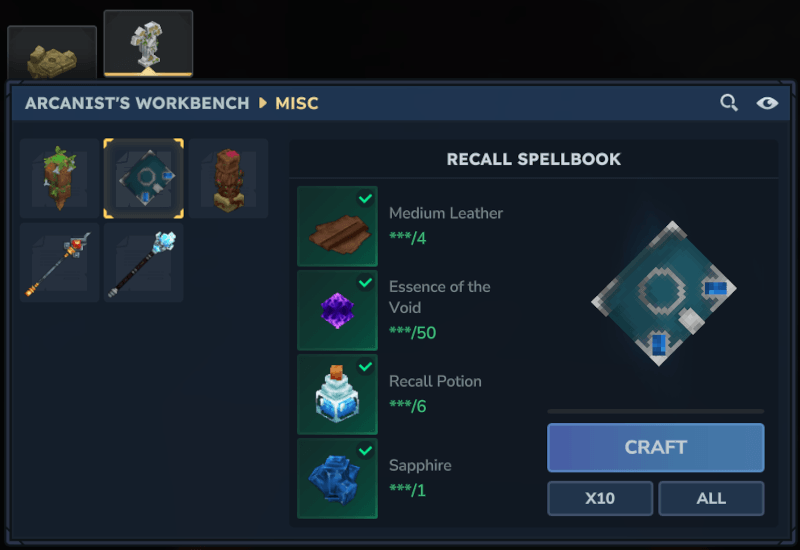The width and height of the screenshot is (800, 550).
Task: Select the white statue category tab
Action: point(148,44)
